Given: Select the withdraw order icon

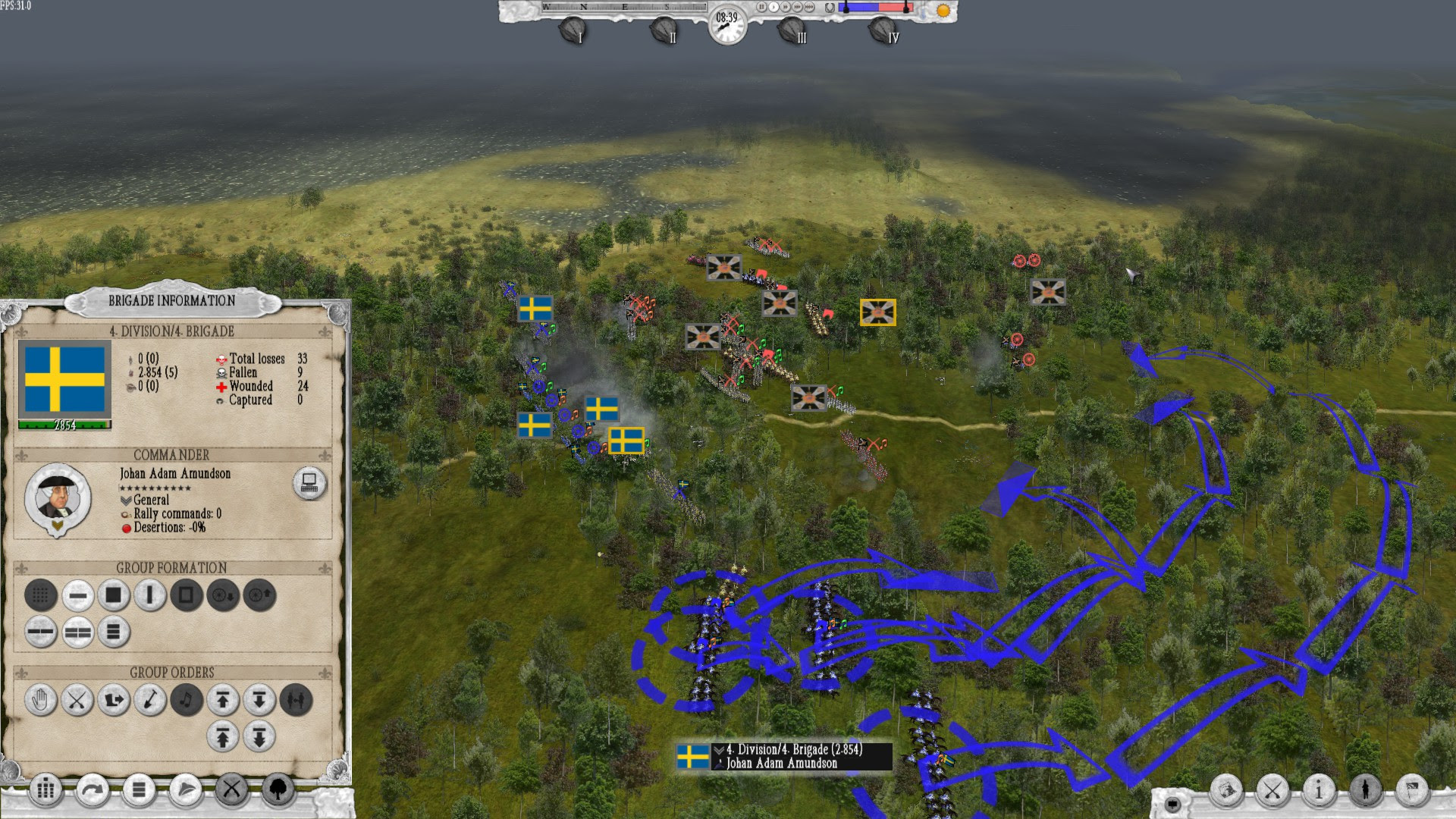Looking at the screenshot, I should (x=115, y=701).
